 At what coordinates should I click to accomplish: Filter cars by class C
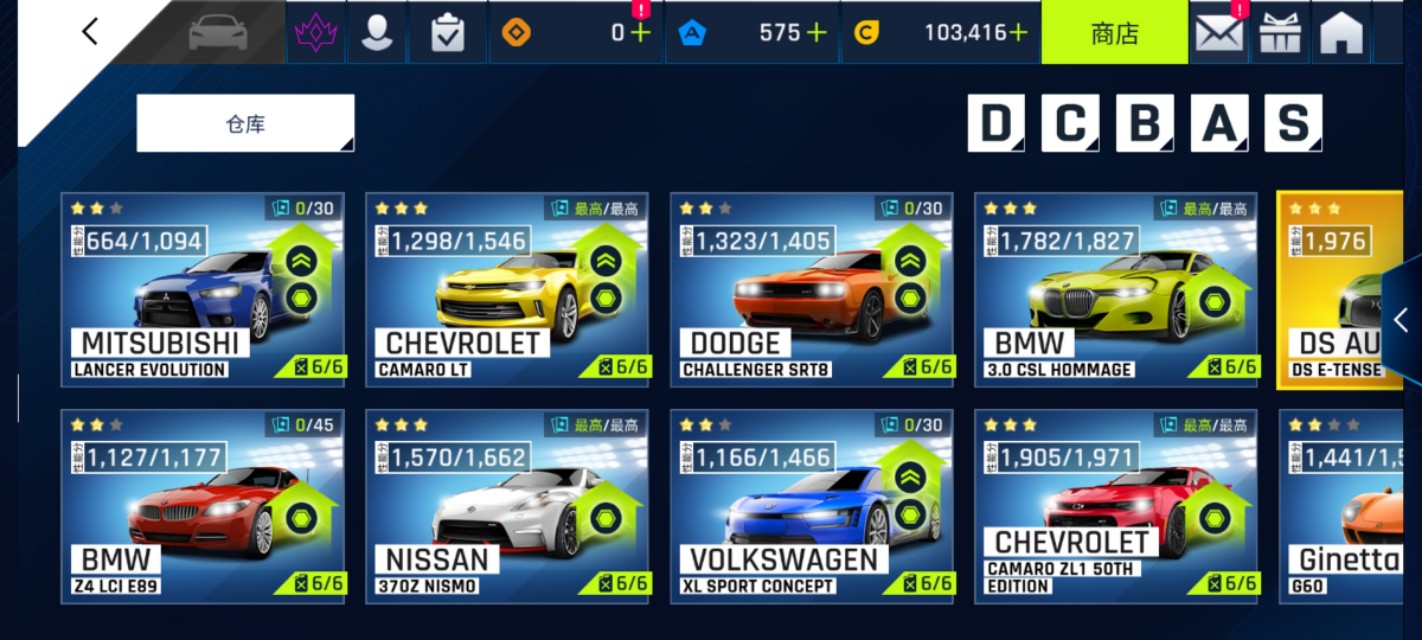1070,124
